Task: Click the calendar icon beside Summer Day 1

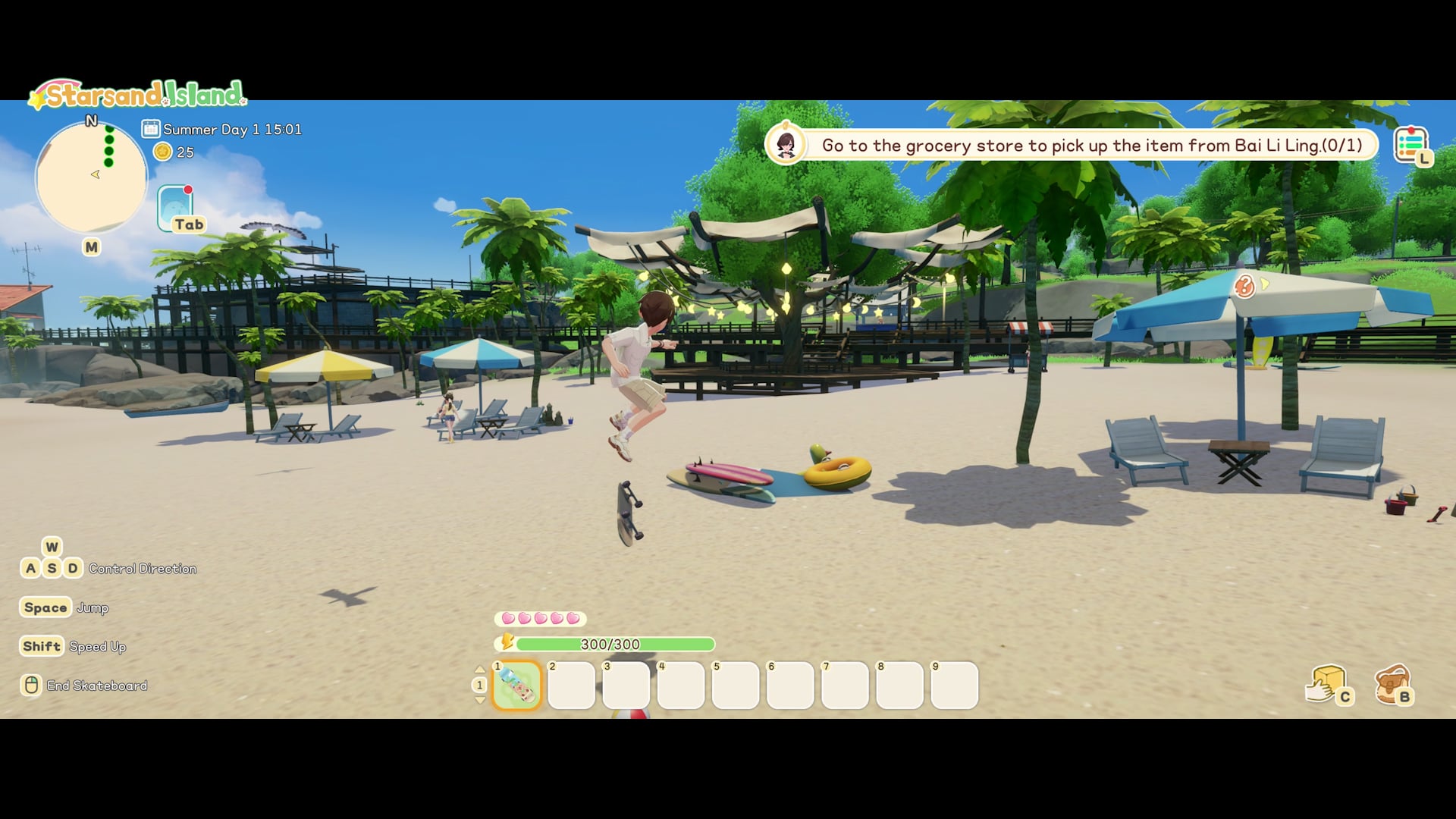Action: [151, 129]
